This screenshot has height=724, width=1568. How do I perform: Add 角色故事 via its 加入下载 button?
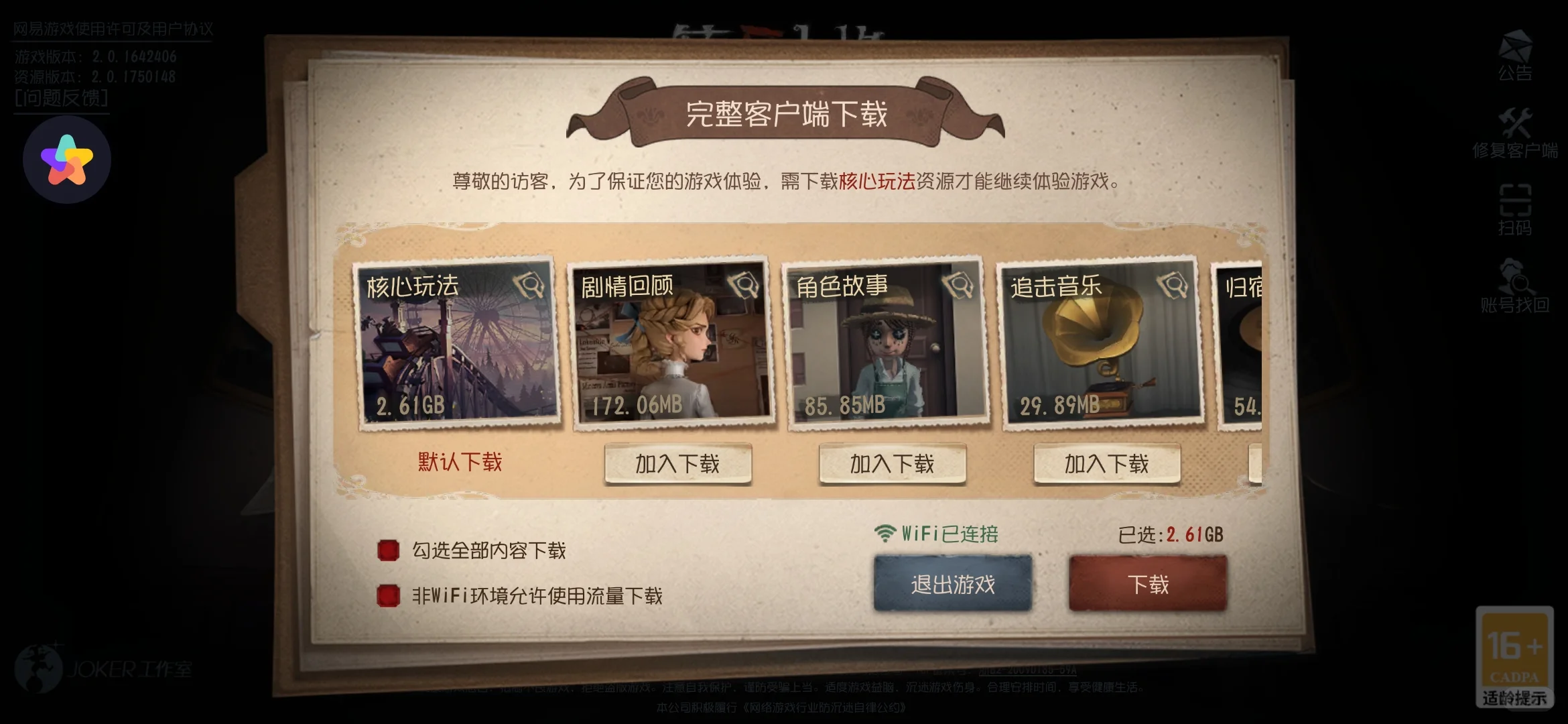point(891,463)
